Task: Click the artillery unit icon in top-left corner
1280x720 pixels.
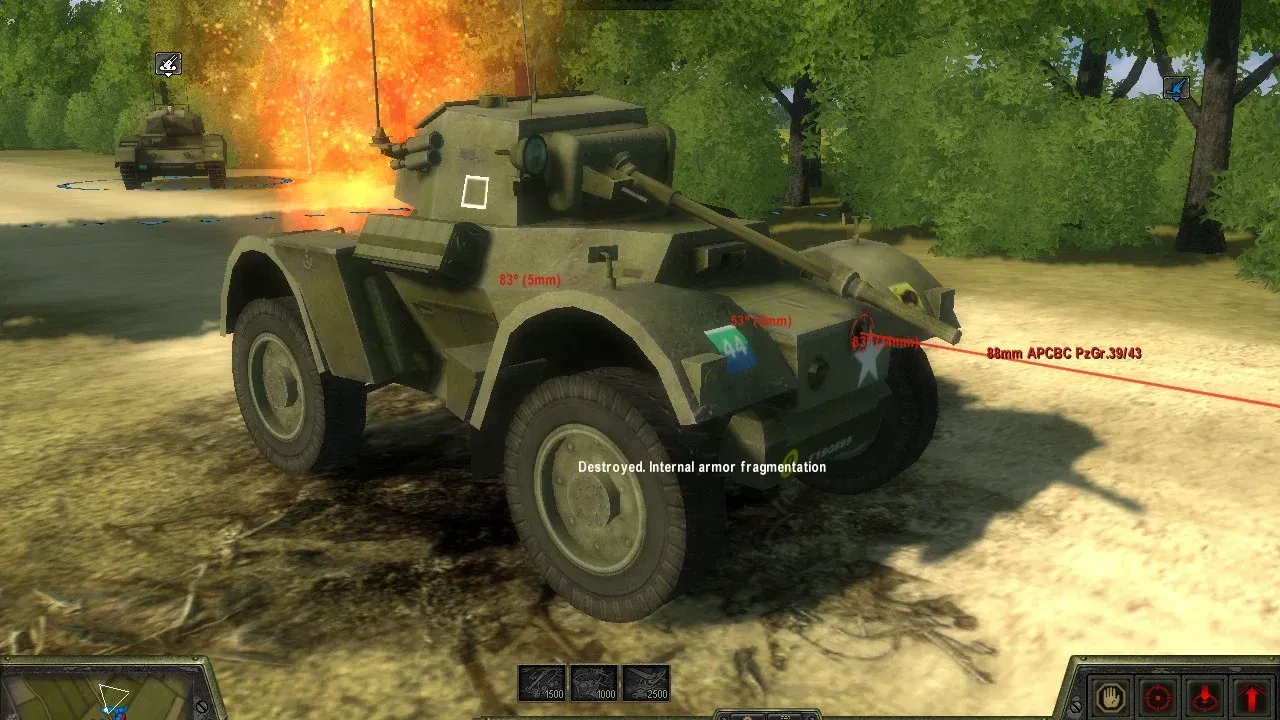Action: (167, 64)
